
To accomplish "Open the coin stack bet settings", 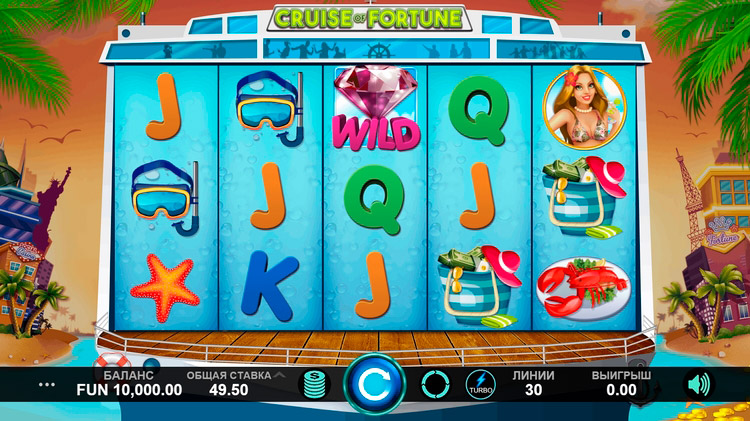I will coord(316,385).
